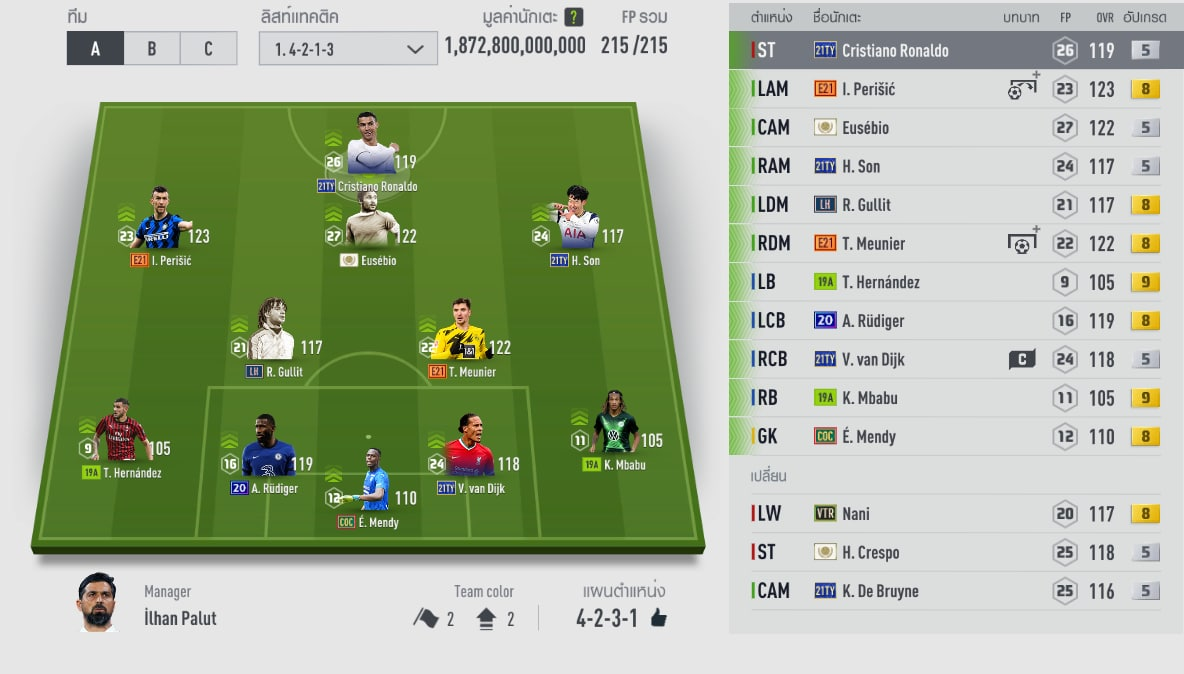Select team tab A
Image resolution: width=1184 pixels, height=674 pixels.
click(95, 48)
